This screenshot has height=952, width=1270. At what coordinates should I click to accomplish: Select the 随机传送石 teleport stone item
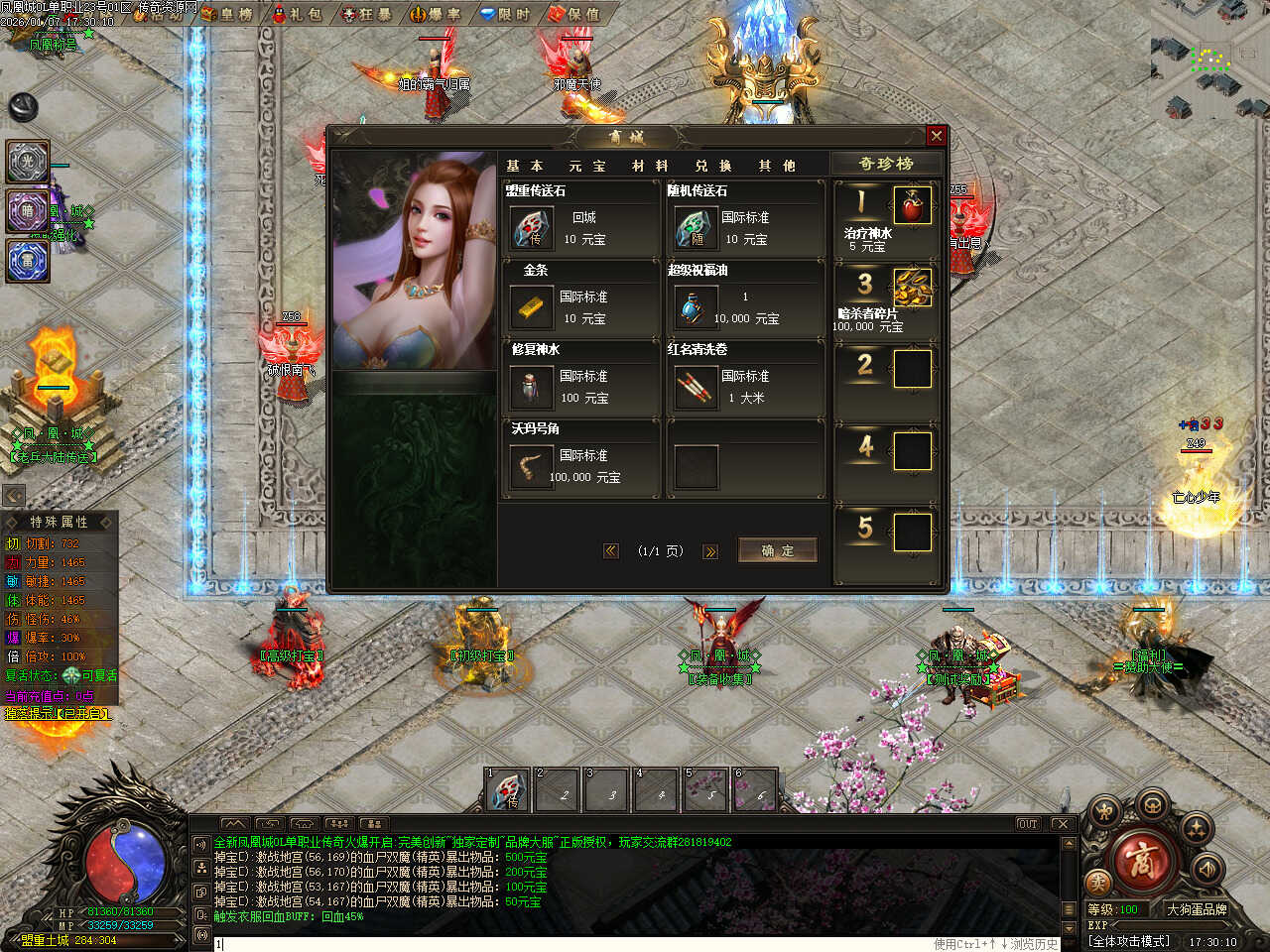[695, 228]
